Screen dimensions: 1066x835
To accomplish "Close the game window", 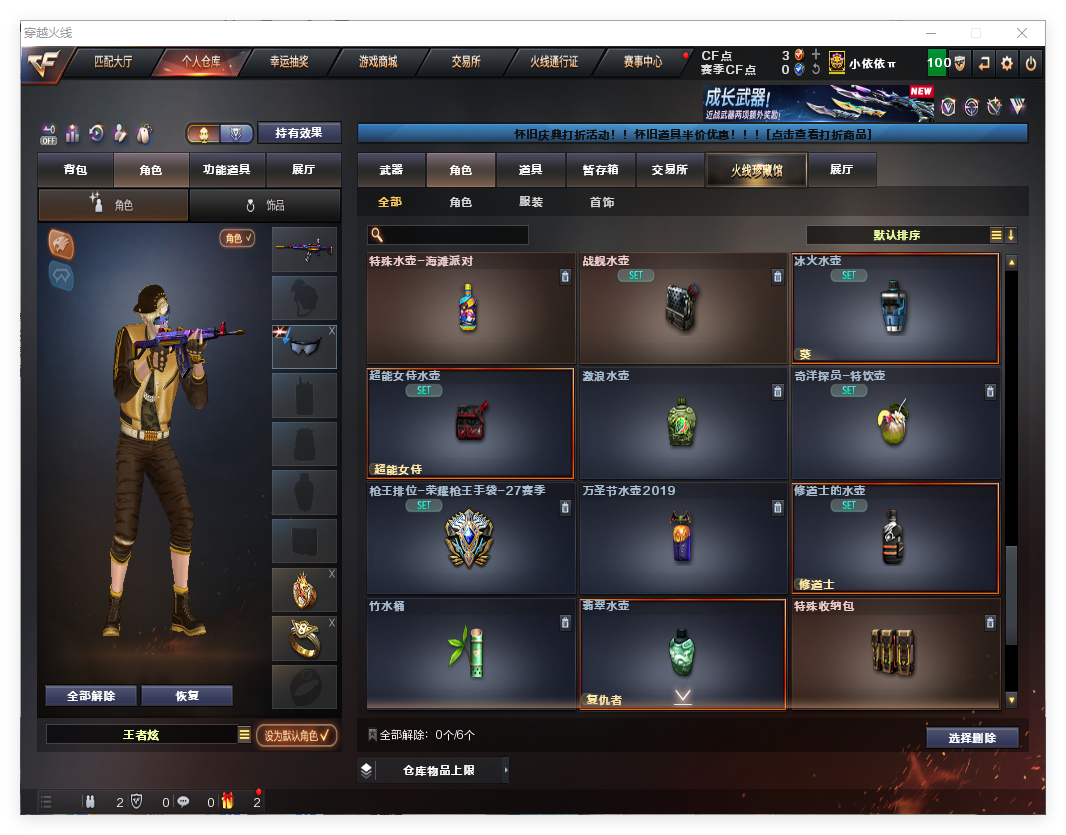I will pyautogui.click(x=1022, y=33).
